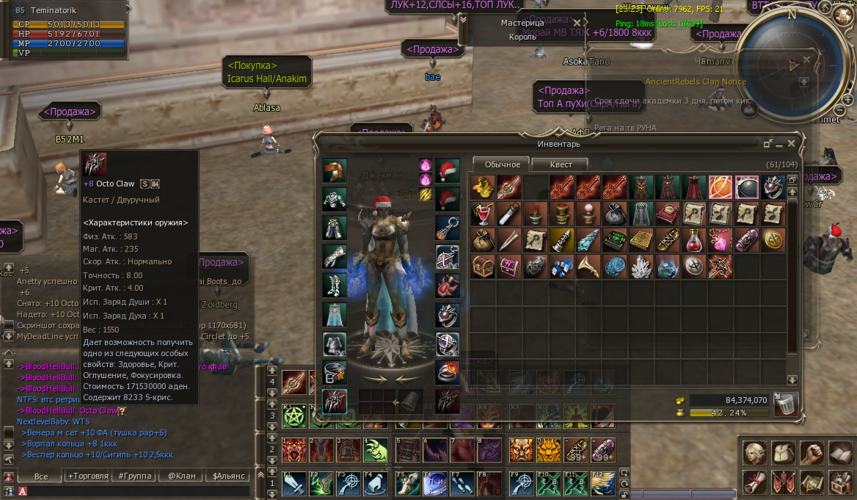This screenshot has width=857, height=500.
Task: Open the character status menu icon
Action: click(757, 454)
